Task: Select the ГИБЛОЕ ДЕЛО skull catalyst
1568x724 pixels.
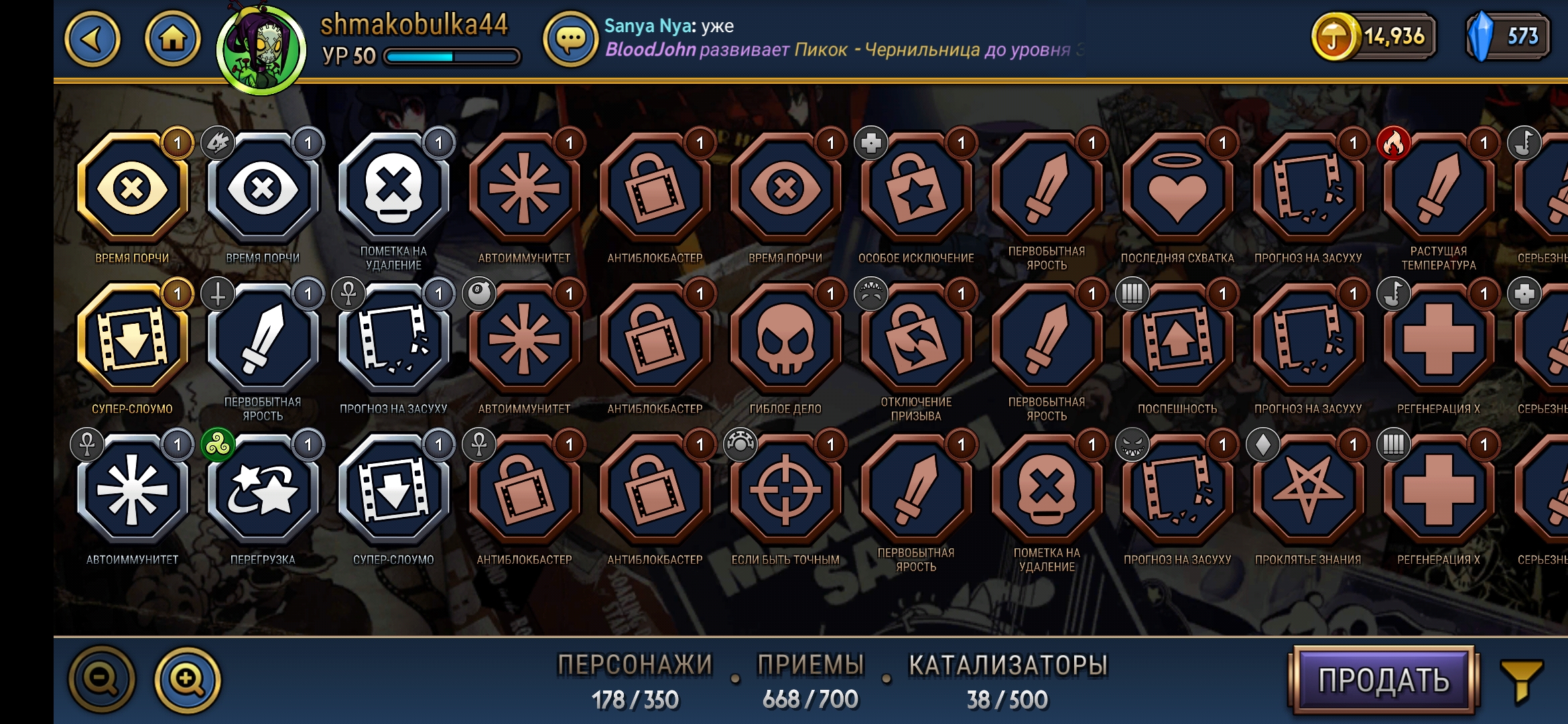Action: pos(785,339)
